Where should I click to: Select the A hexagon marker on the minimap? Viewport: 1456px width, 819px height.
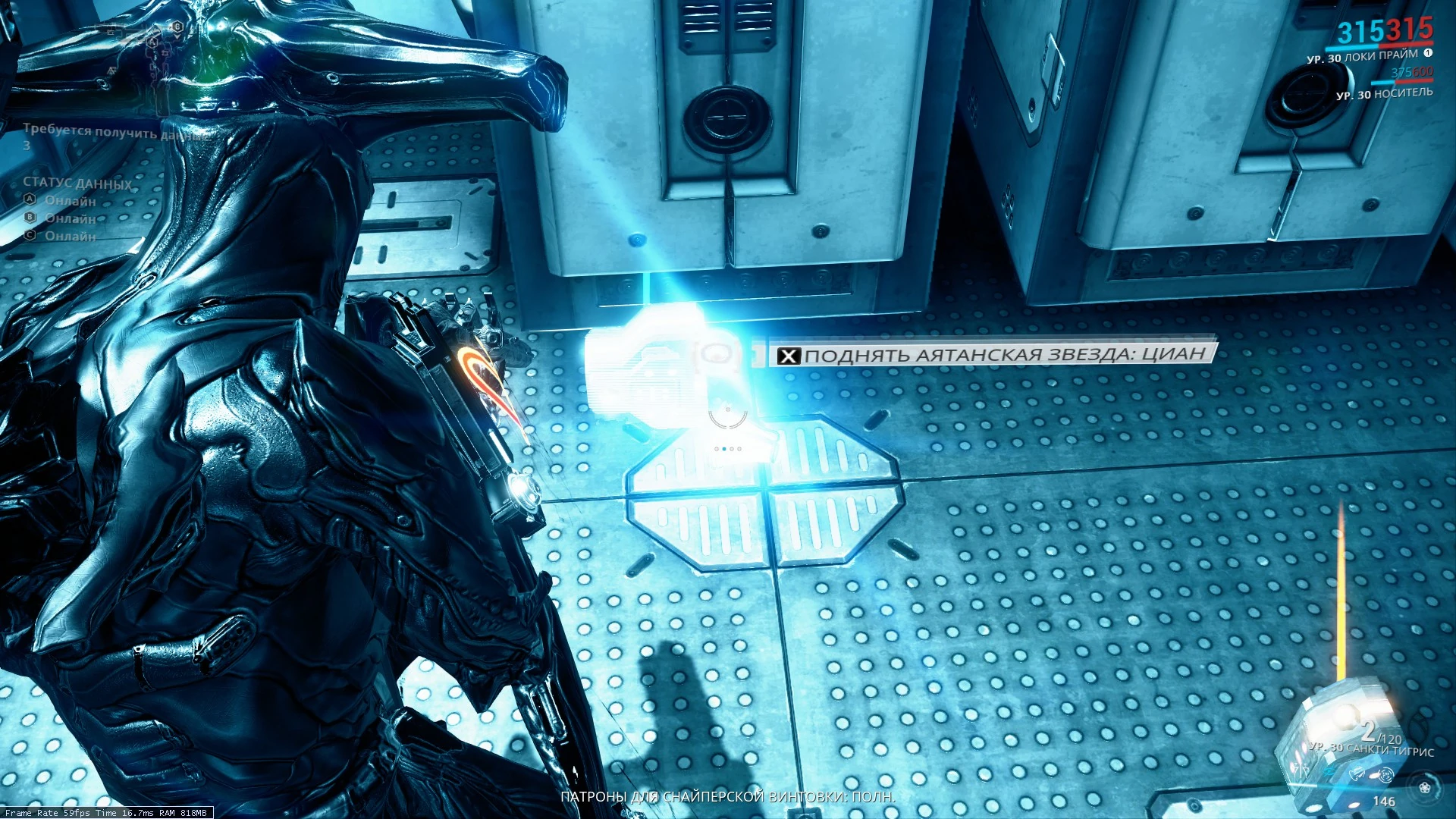click(x=152, y=42)
